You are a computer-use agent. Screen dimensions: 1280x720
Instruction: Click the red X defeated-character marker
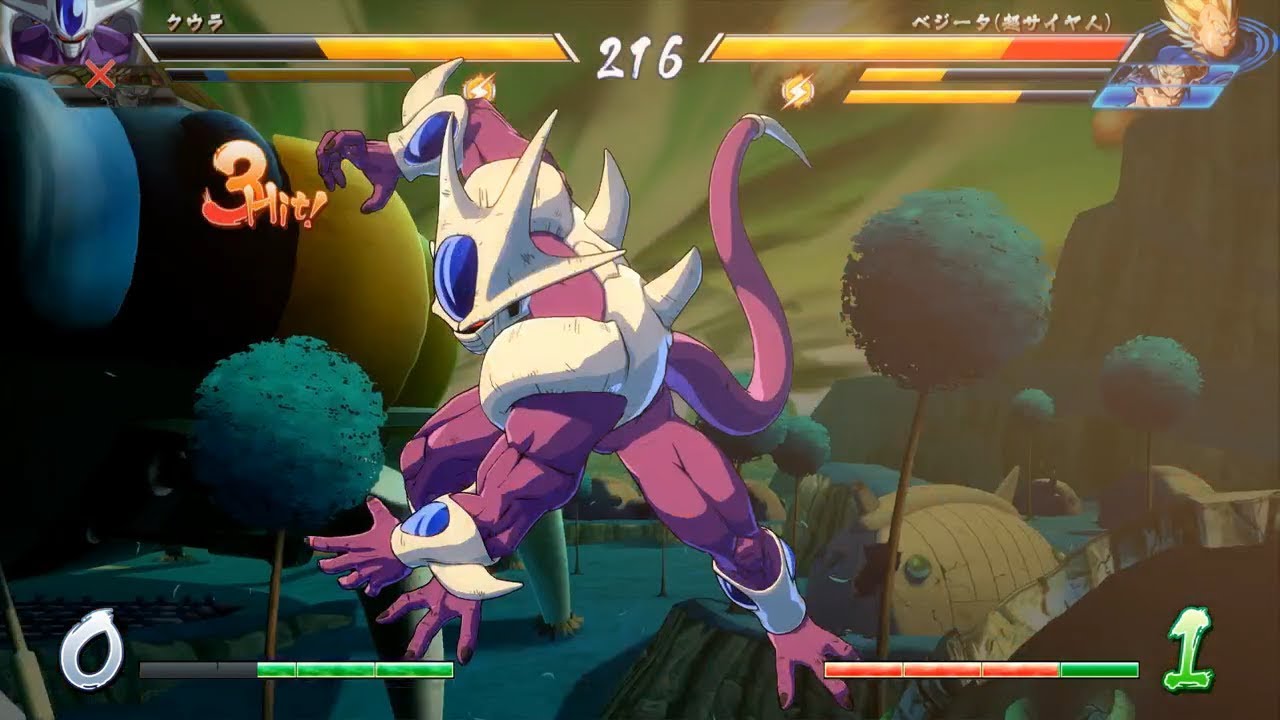[101, 73]
